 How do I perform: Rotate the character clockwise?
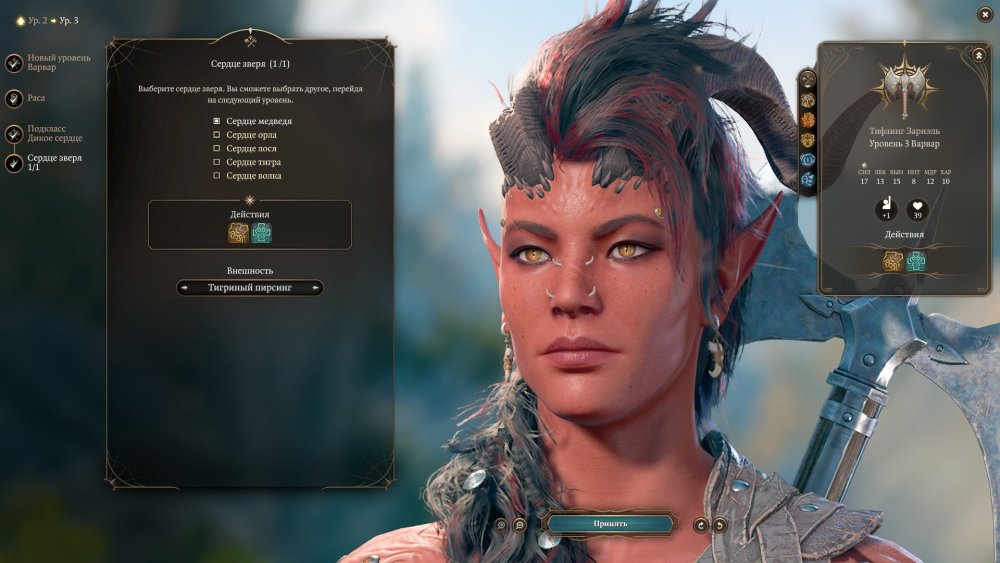(x=700, y=524)
